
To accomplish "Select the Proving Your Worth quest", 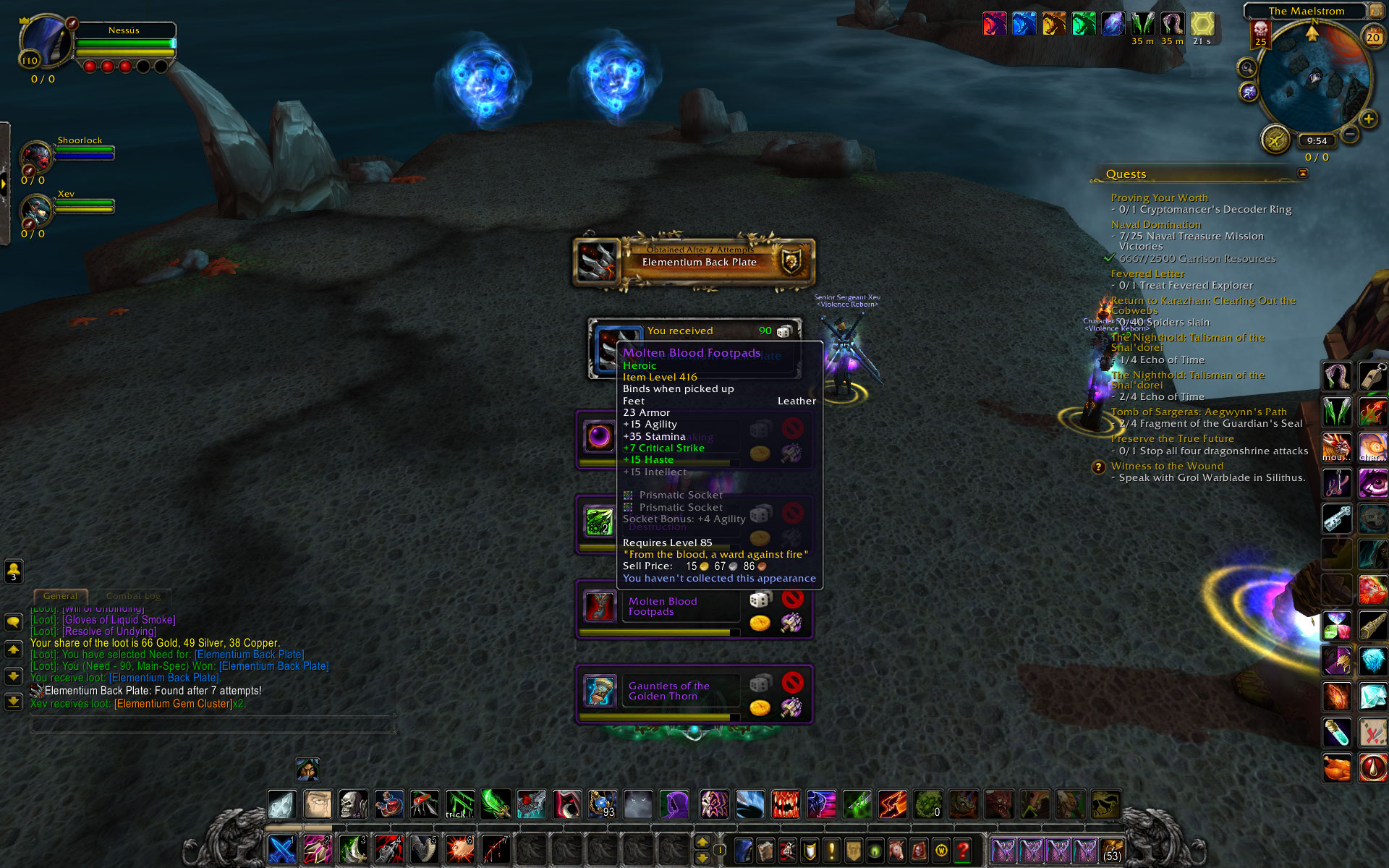I will [x=1159, y=197].
